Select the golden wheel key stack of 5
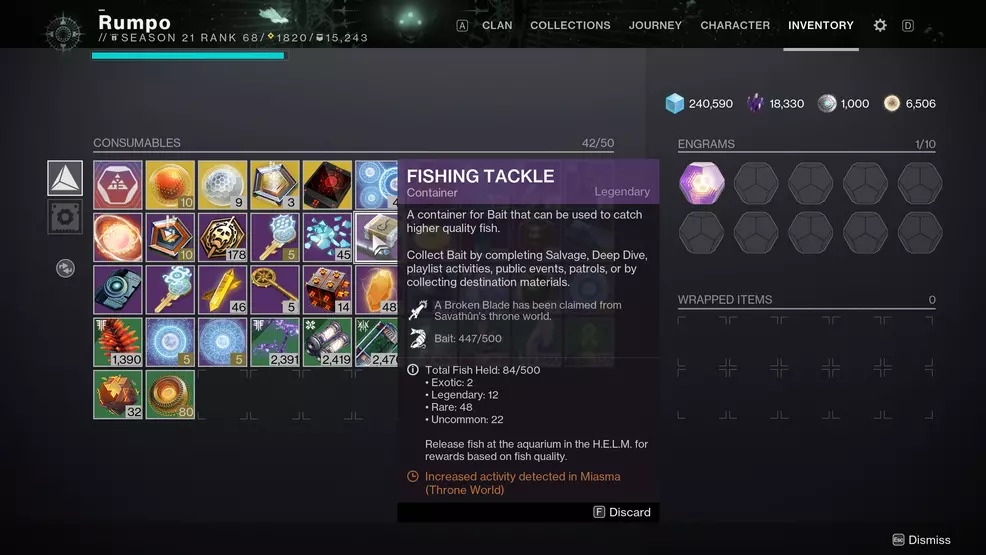This screenshot has height=555, width=986. click(274, 289)
